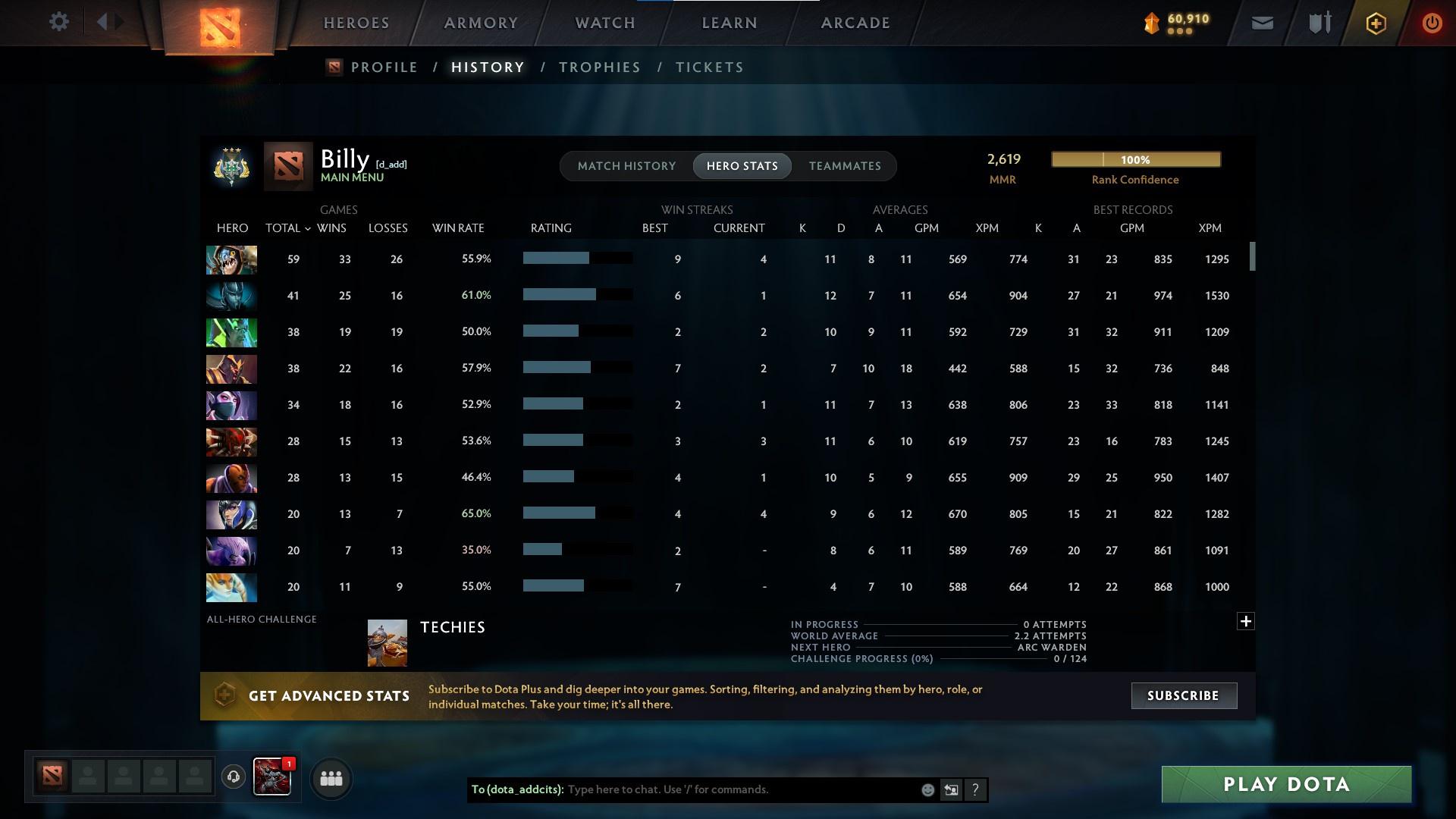Open the TROPHIES section
This screenshot has width=1456, height=819.
click(x=598, y=67)
